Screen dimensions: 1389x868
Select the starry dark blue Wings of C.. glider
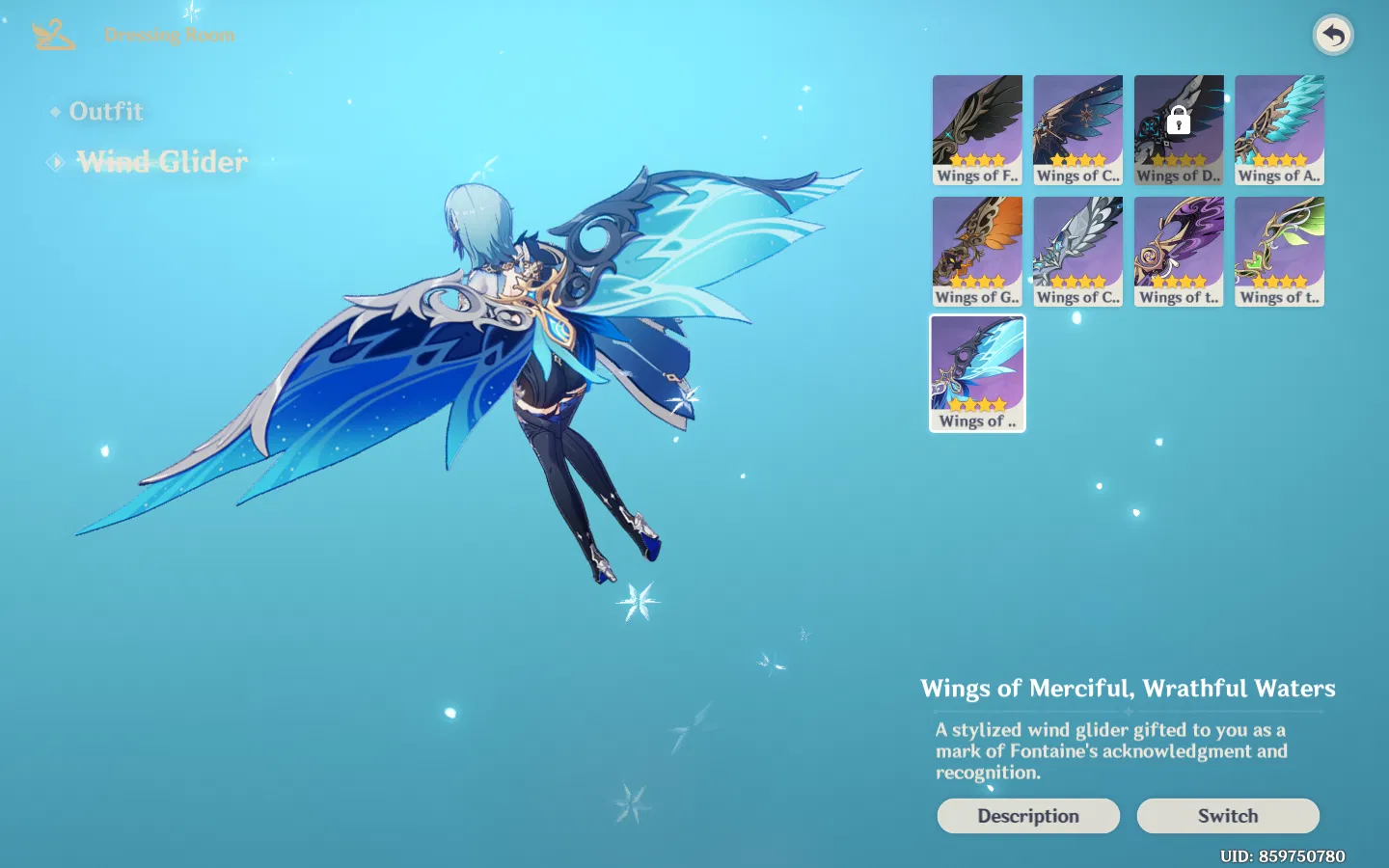click(x=1077, y=128)
